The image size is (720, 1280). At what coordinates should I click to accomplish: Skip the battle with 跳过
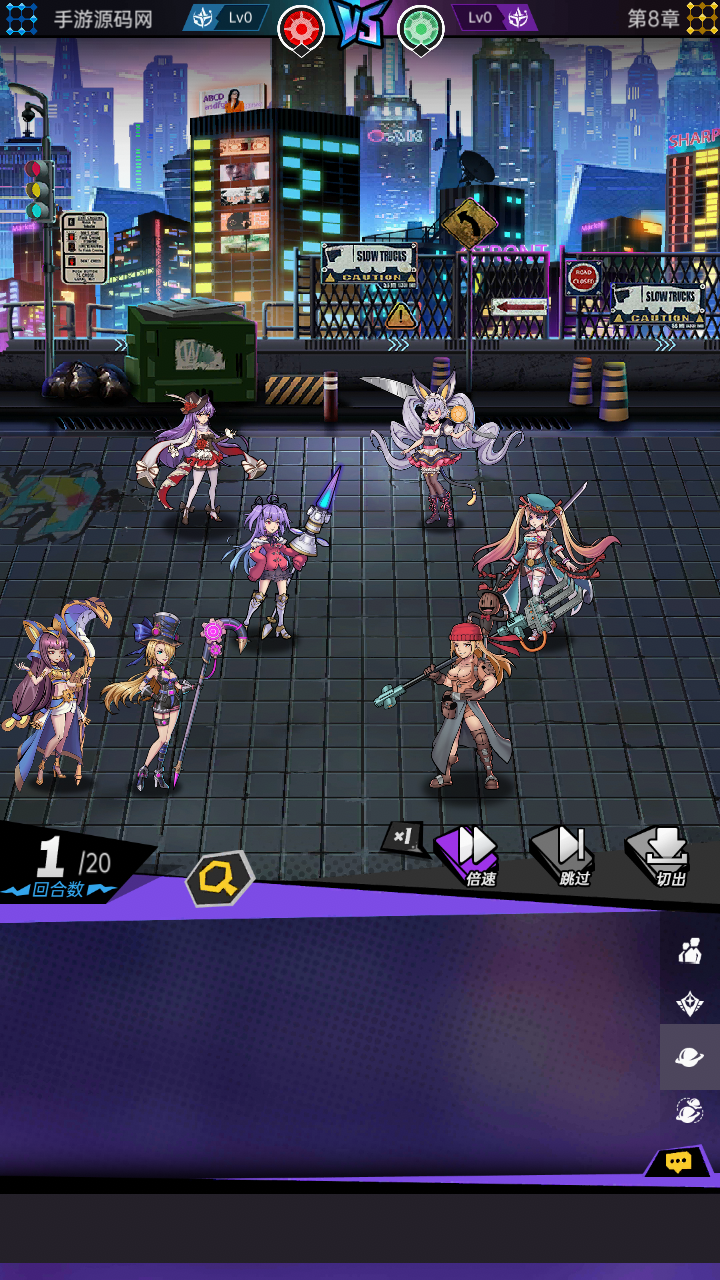(x=568, y=853)
